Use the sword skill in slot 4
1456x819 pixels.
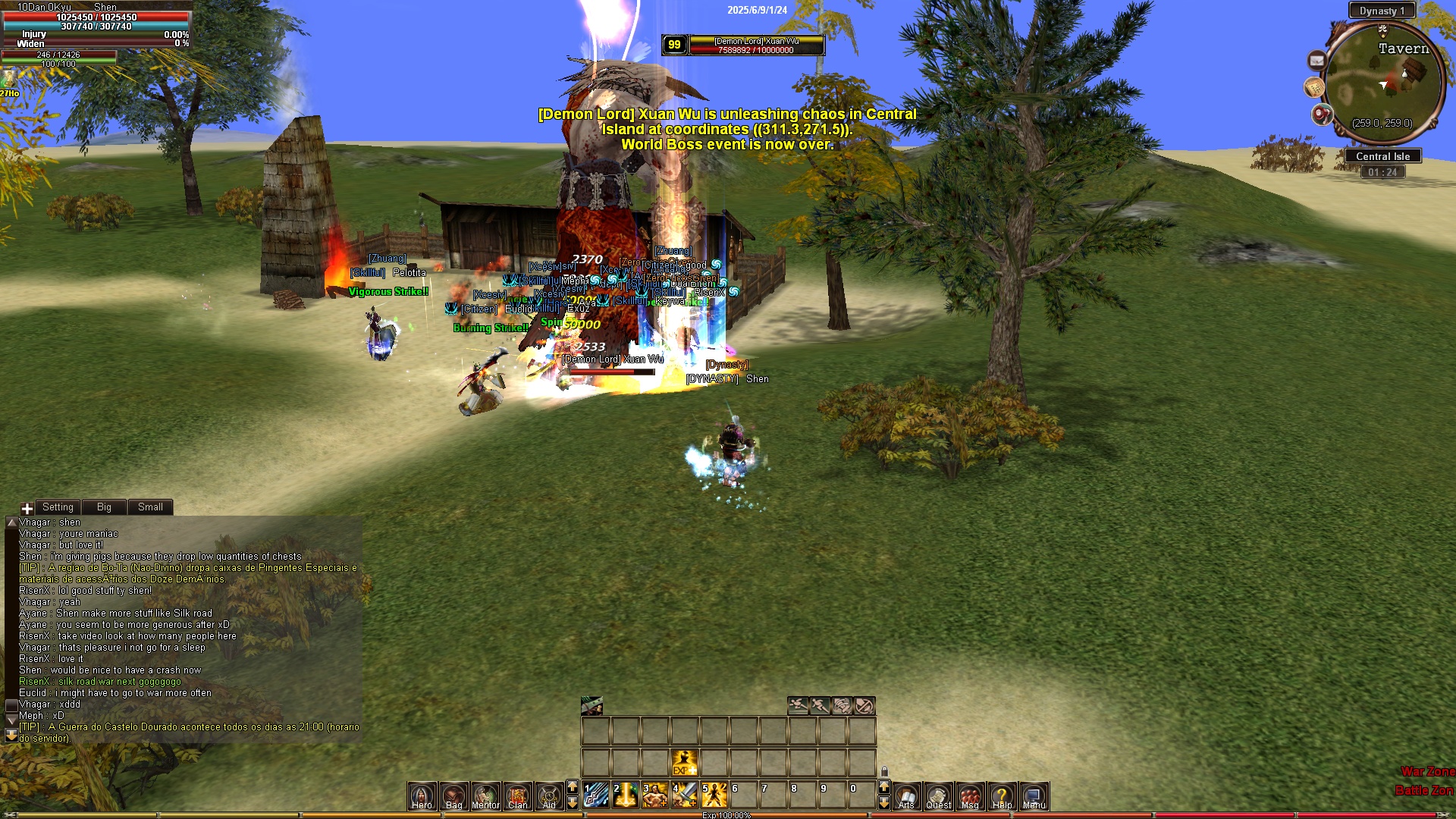tap(686, 795)
